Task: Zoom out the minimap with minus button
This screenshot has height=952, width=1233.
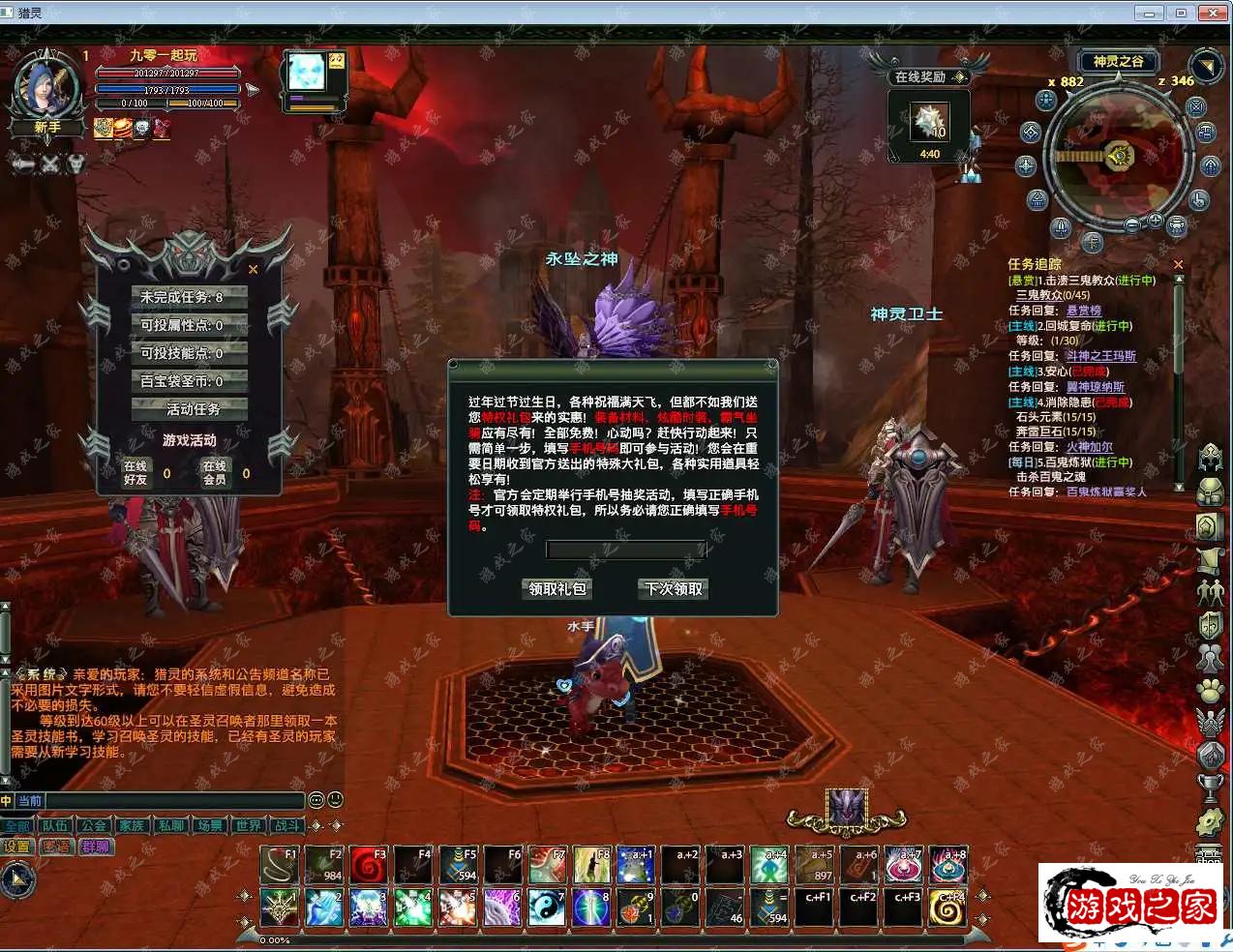Action: coord(1132,224)
